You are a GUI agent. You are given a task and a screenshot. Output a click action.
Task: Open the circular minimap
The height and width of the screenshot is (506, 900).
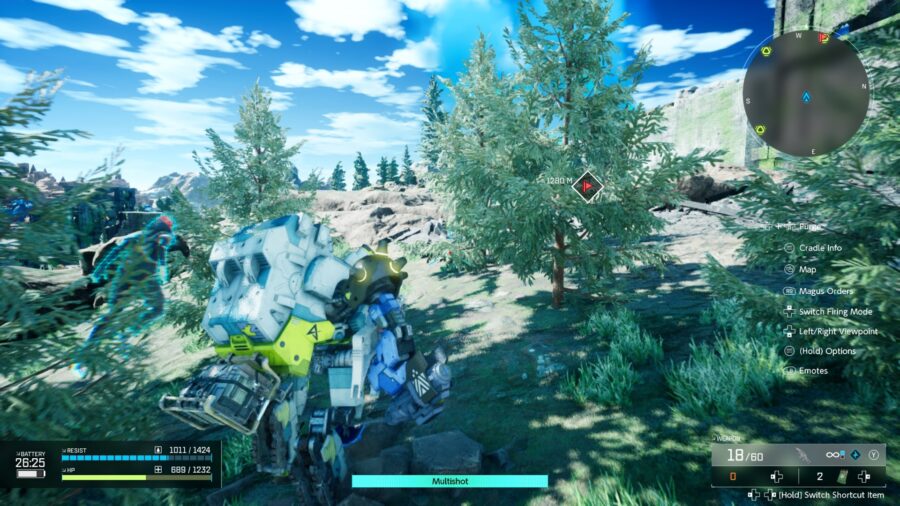805,96
